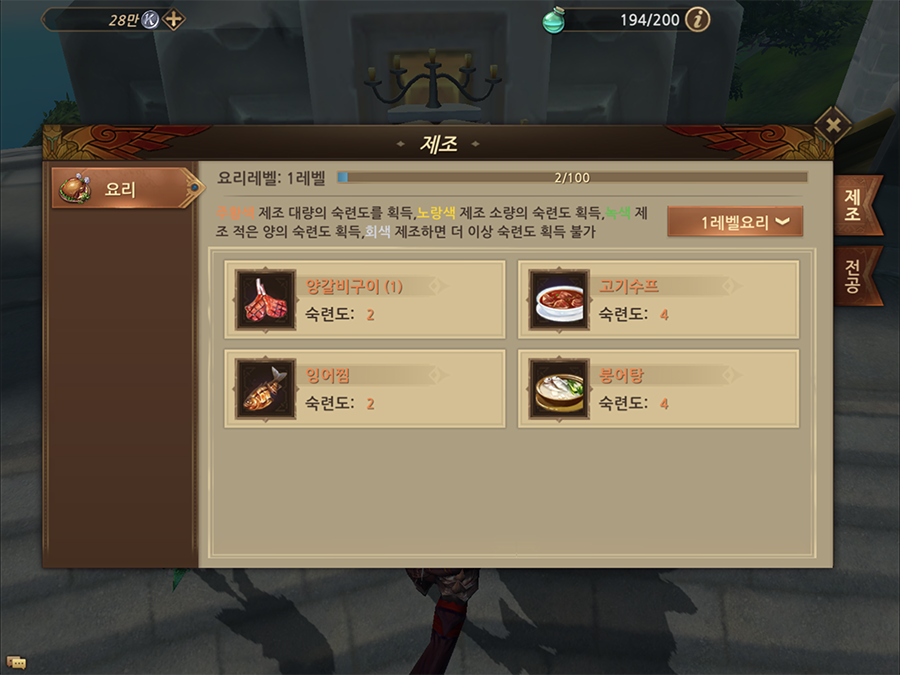Add currency with the plus button
The width and height of the screenshot is (900, 675).
click(x=174, y=19)
